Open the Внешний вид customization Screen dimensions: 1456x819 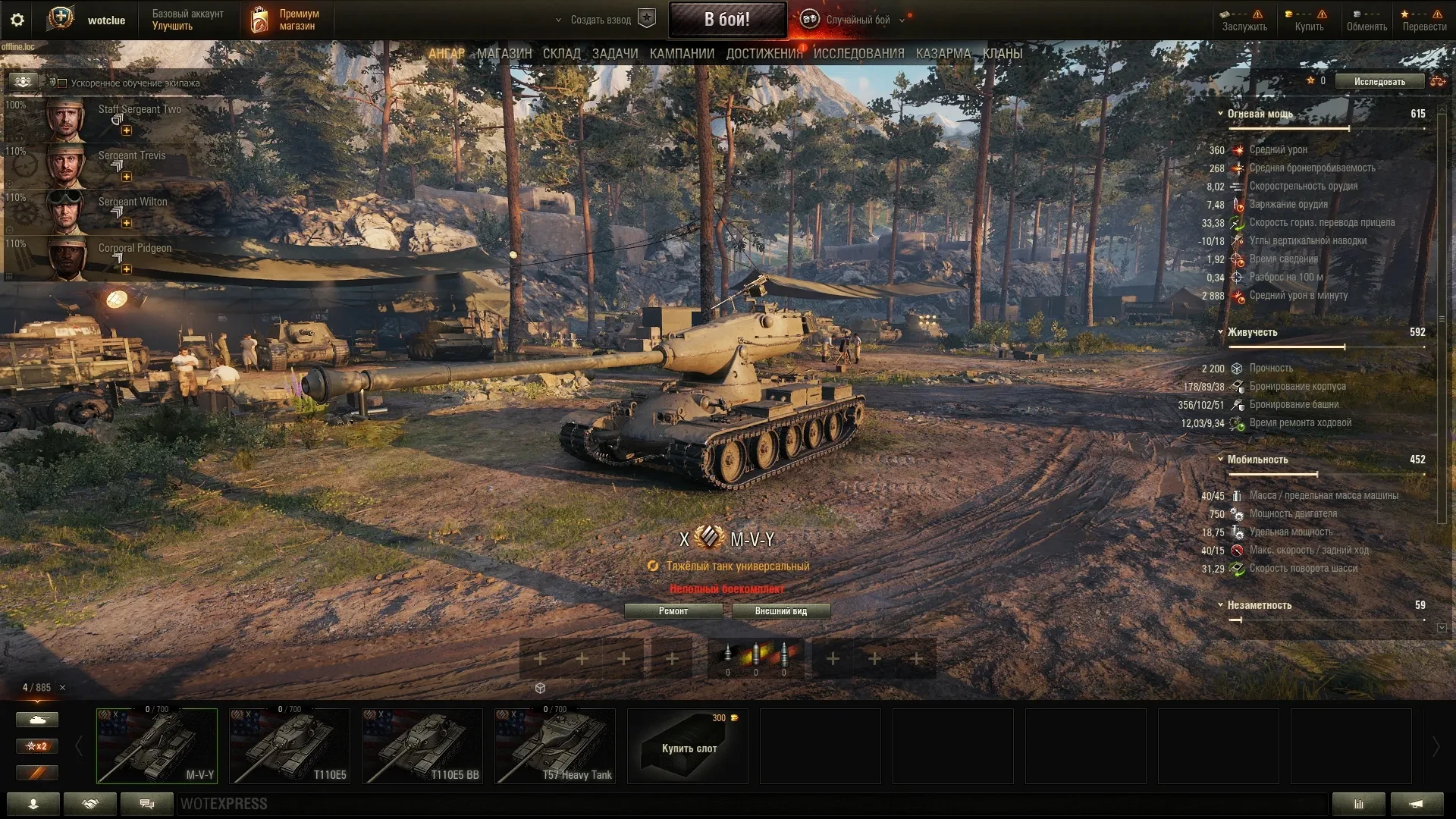780,611
